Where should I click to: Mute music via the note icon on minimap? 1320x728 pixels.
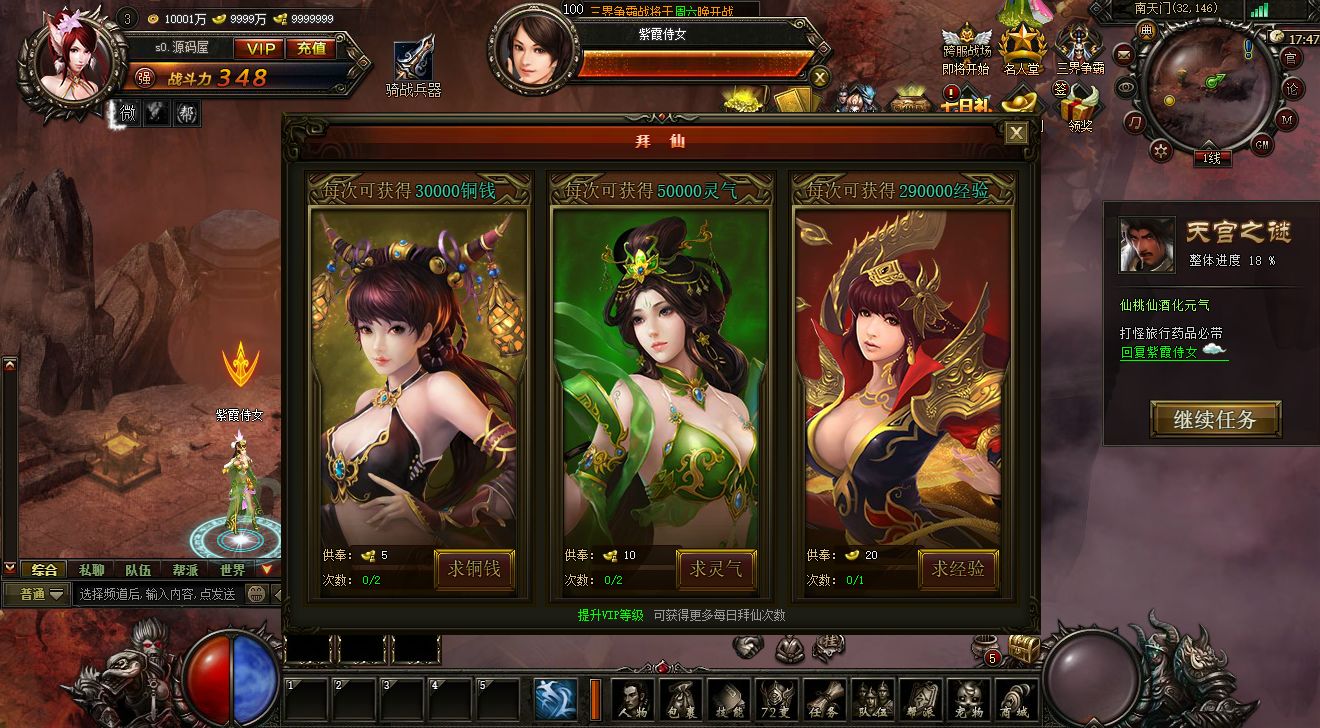click(x=1135, y=123)
